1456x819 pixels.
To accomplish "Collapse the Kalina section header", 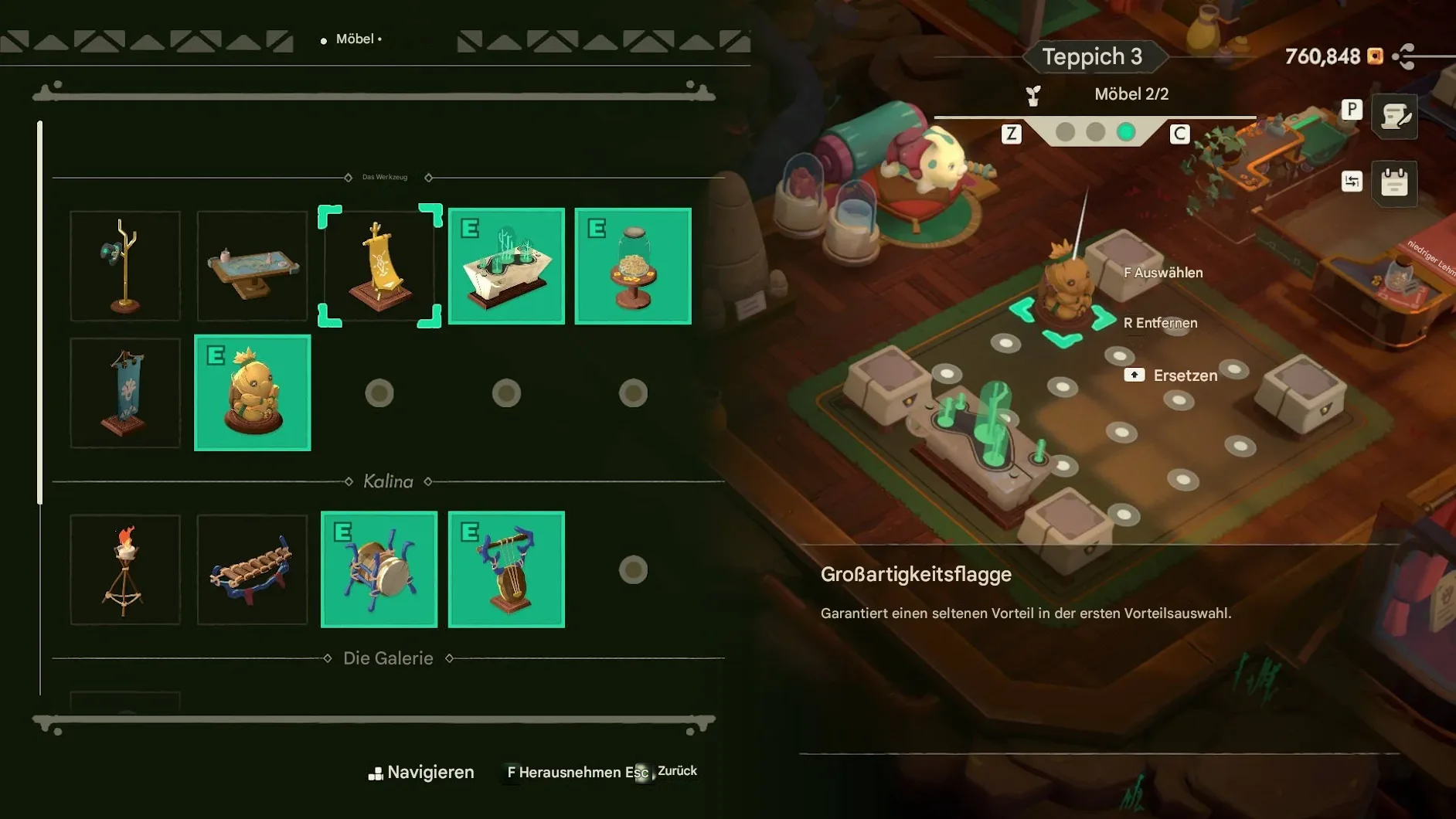I will coord(389,481).
